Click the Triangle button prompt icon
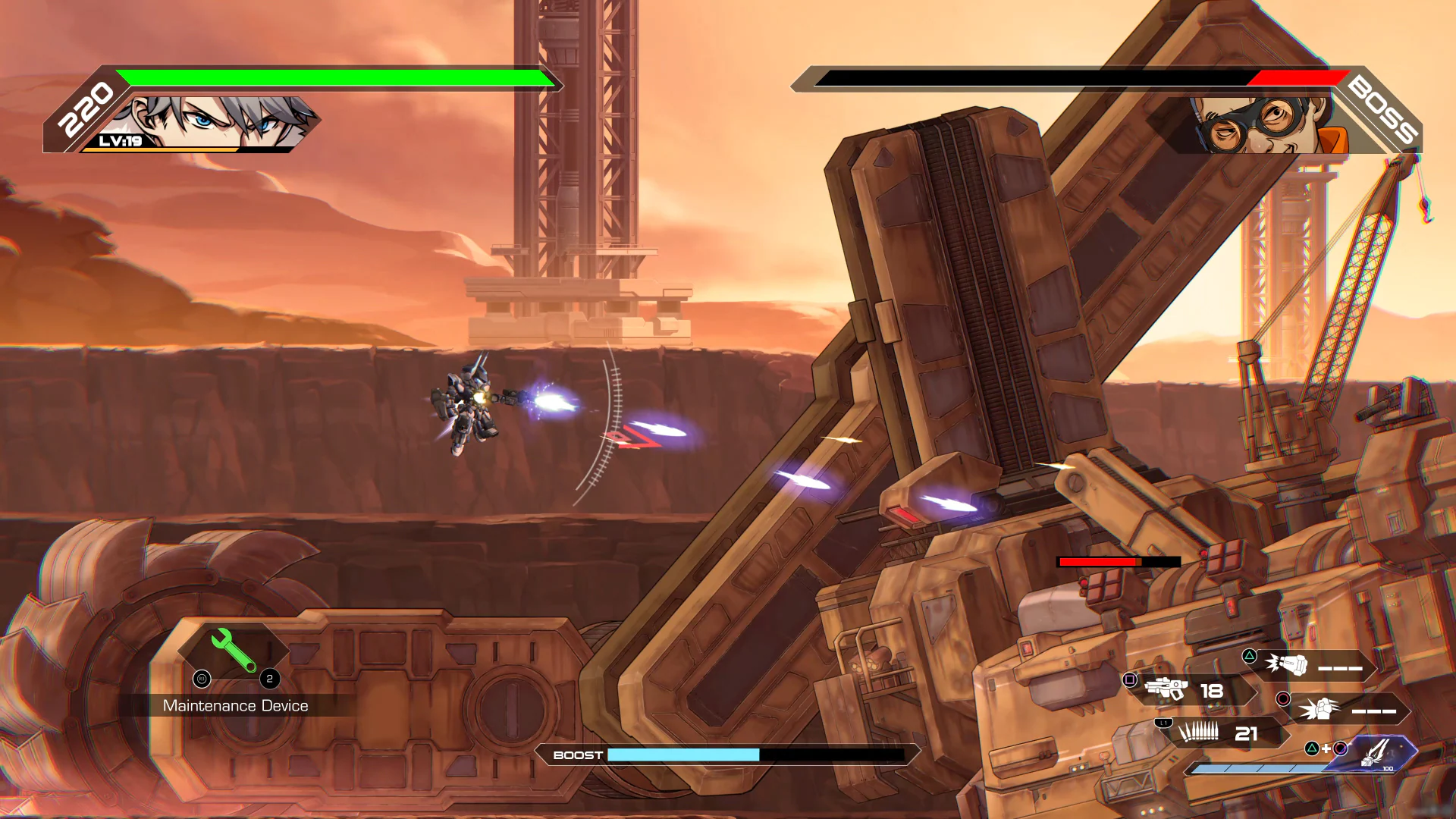 [1249, 656]
